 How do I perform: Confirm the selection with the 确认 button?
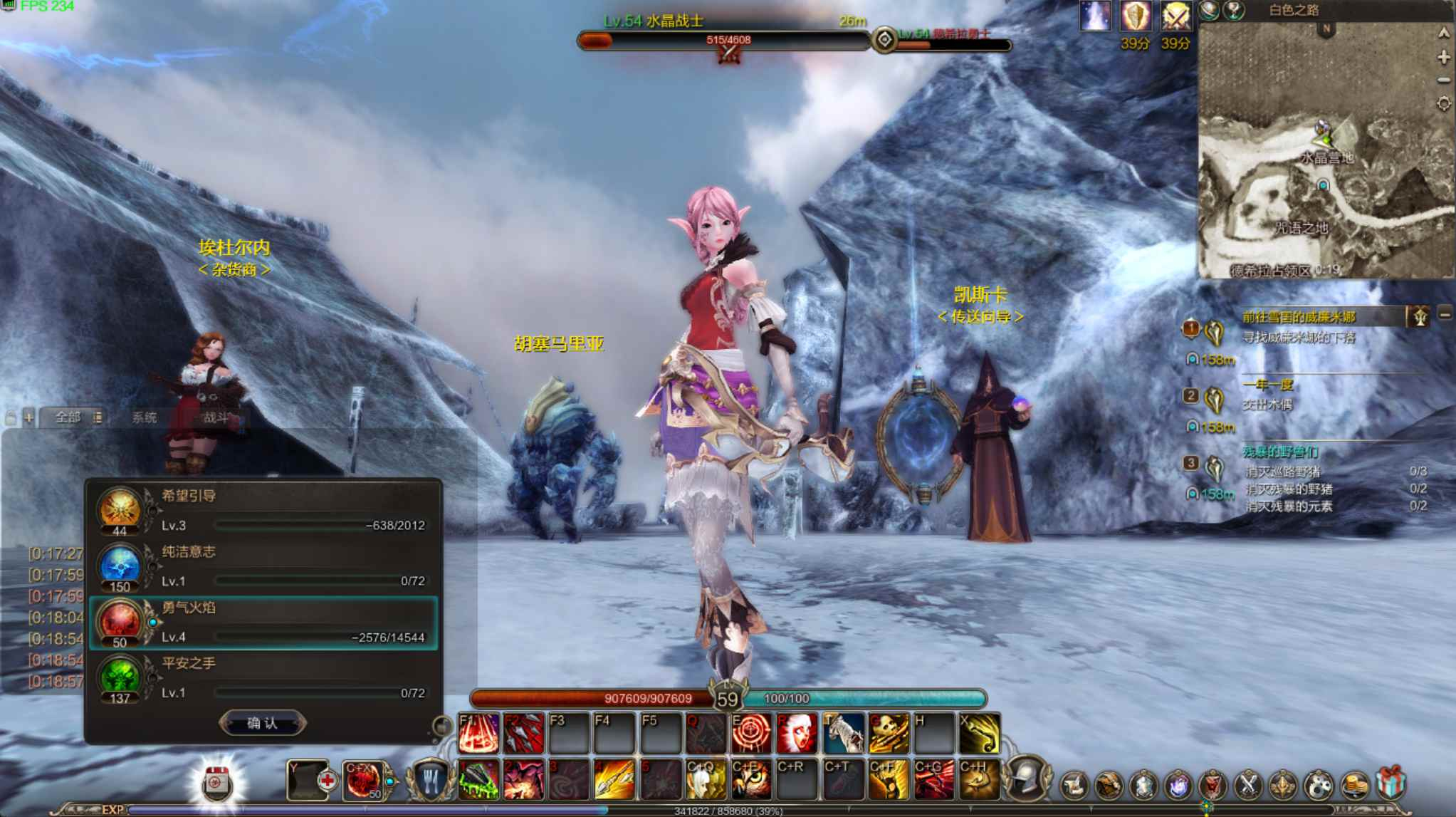(262, 723)
